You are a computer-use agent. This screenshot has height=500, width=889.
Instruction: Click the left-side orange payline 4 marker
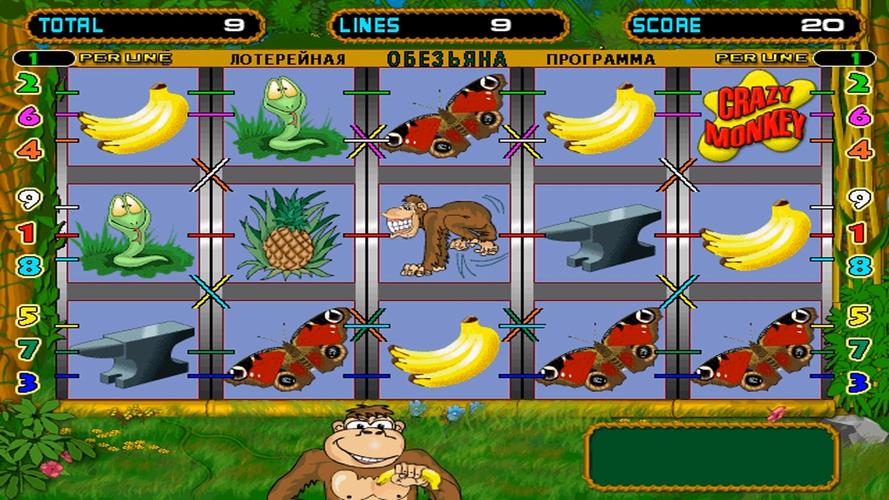[29, 150]
